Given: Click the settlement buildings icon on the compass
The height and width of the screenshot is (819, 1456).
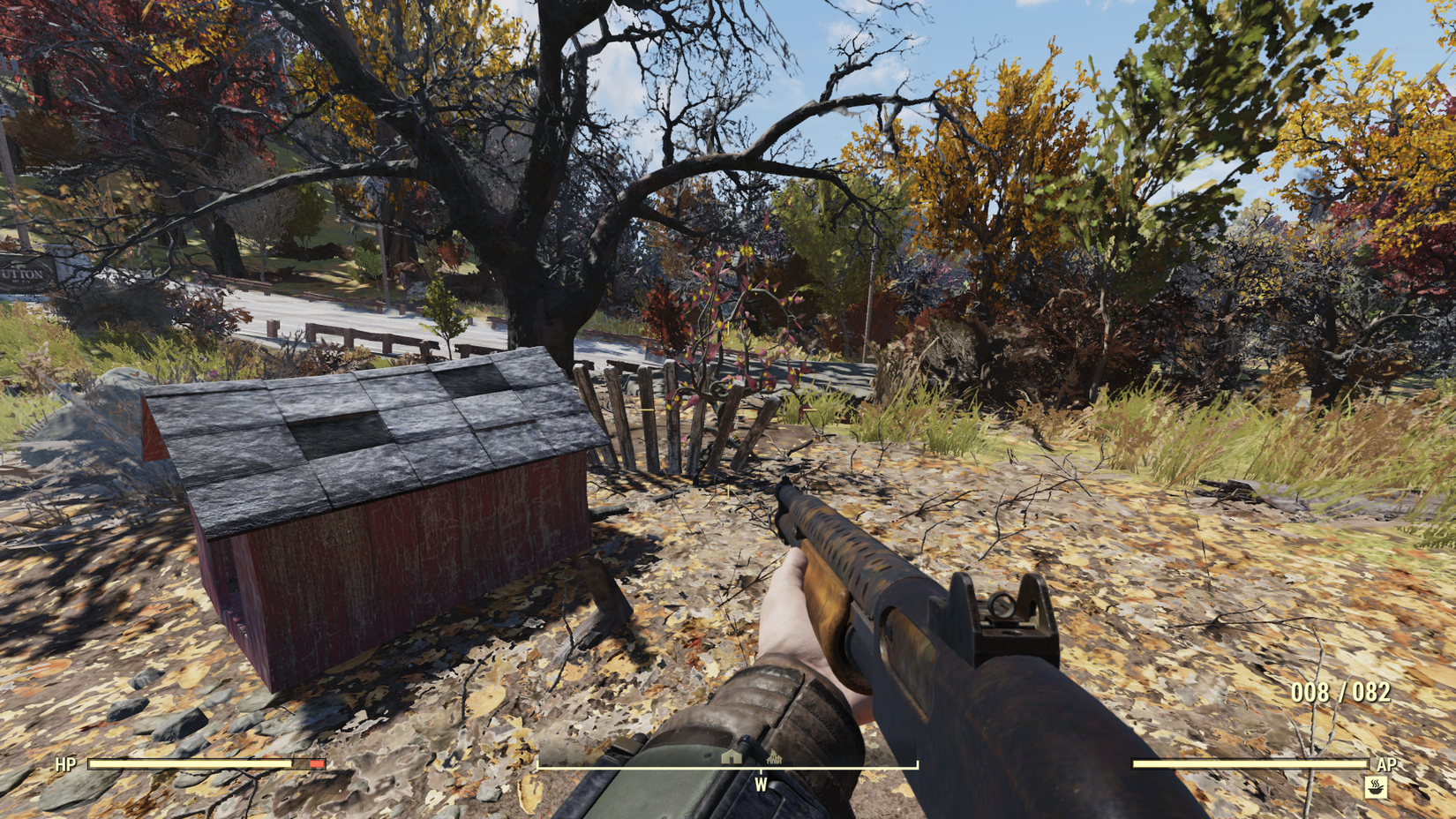Looking at the screenshot, I should 774,757.
